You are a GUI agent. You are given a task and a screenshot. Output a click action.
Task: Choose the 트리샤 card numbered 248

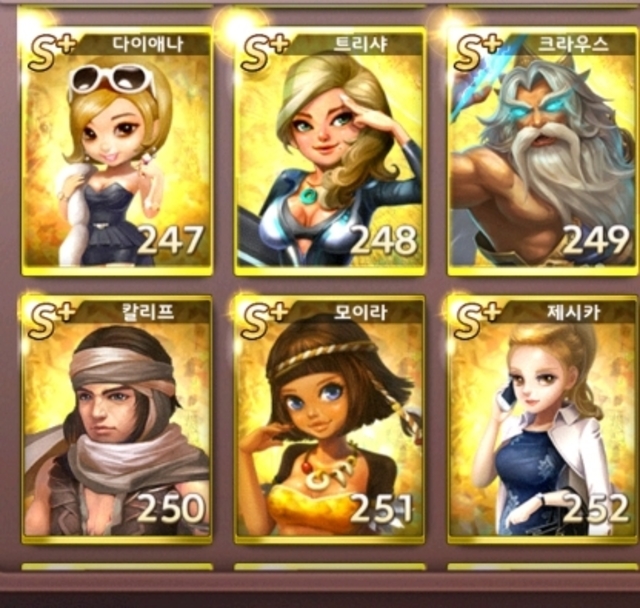pyautogui.click(x=330, y=152)
